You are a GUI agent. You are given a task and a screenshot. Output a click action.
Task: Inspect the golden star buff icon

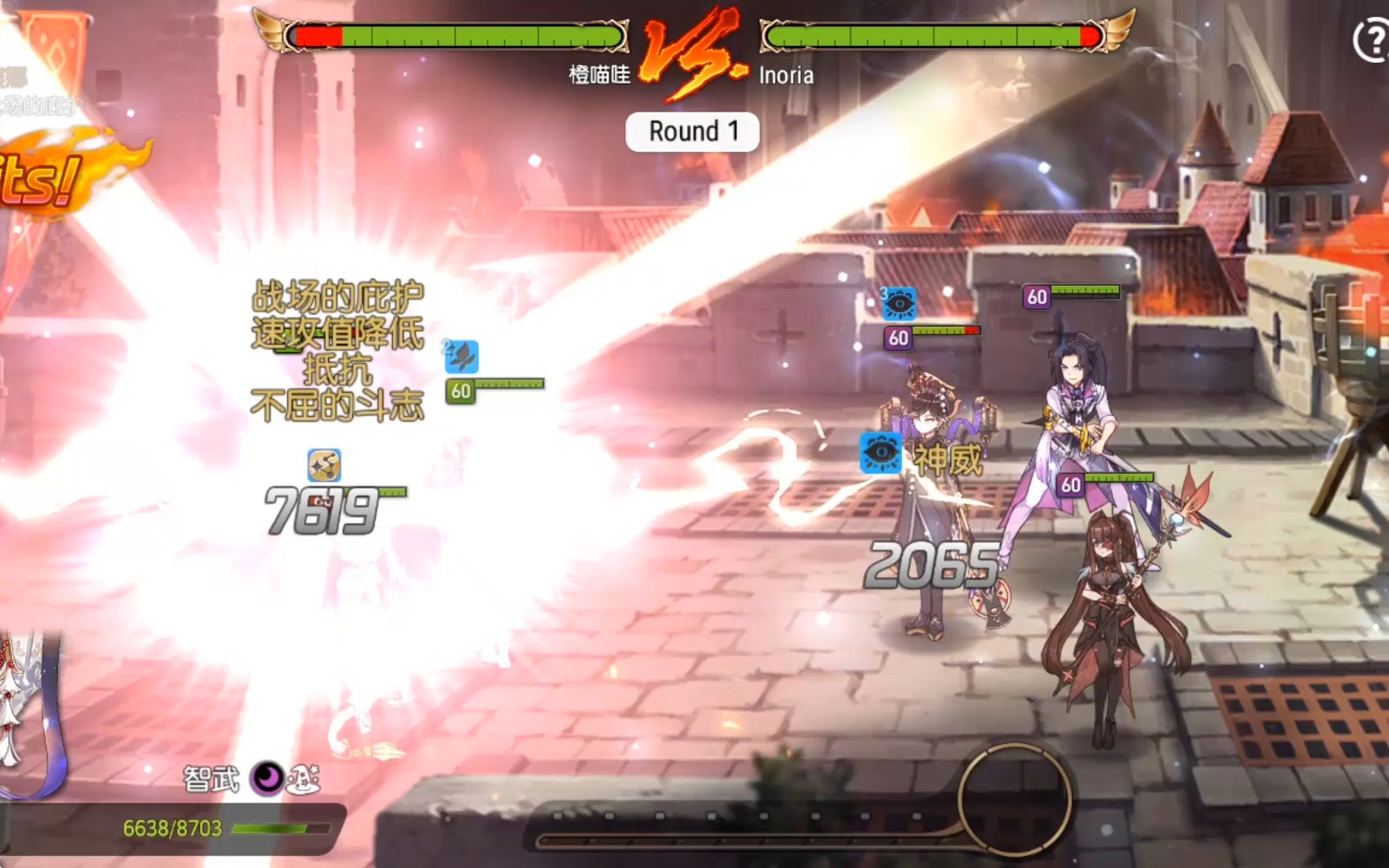coord(324,465)
